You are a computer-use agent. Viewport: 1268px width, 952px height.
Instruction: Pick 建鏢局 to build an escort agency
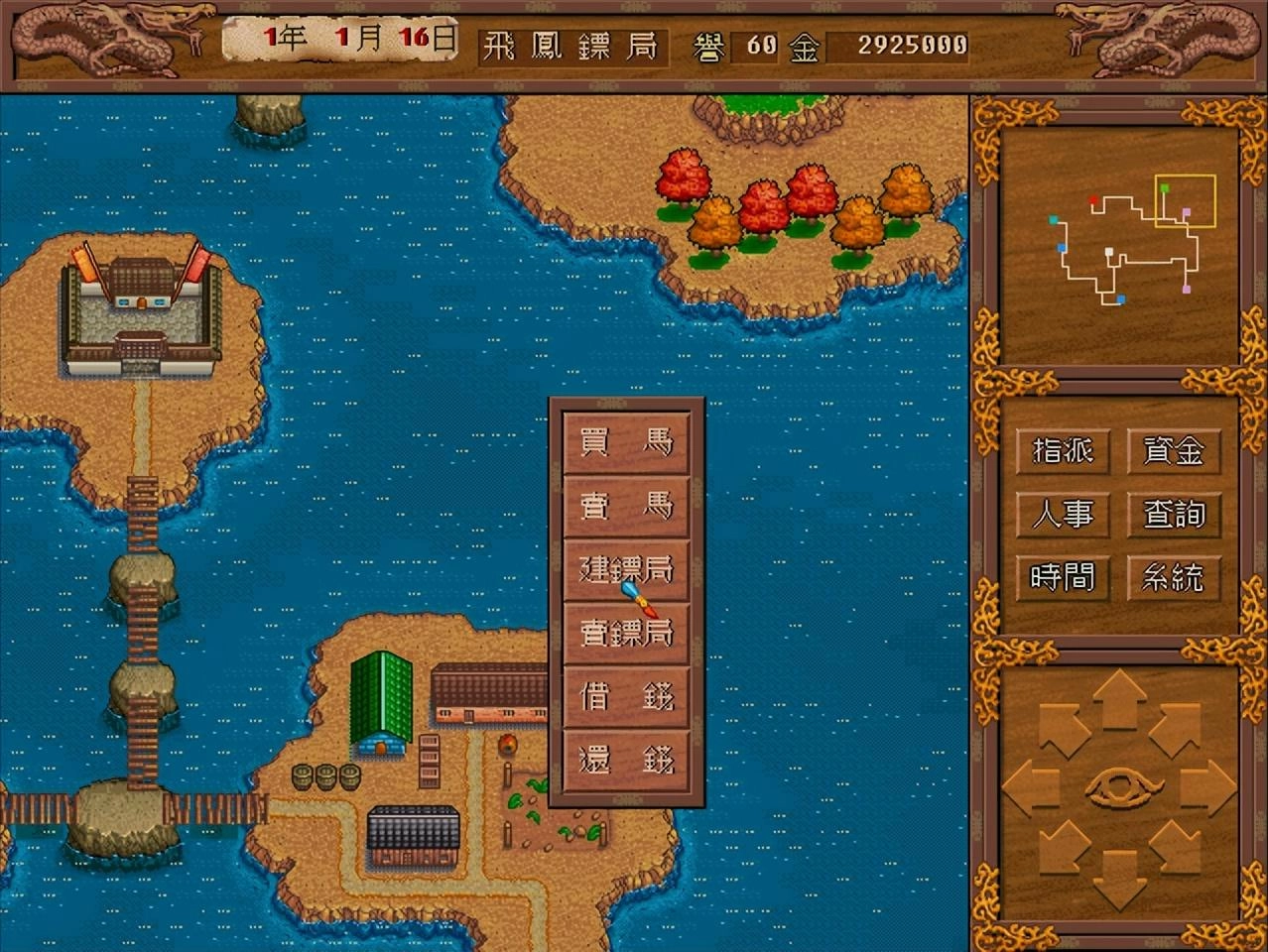pyautogui.click(x=626, y=570)
